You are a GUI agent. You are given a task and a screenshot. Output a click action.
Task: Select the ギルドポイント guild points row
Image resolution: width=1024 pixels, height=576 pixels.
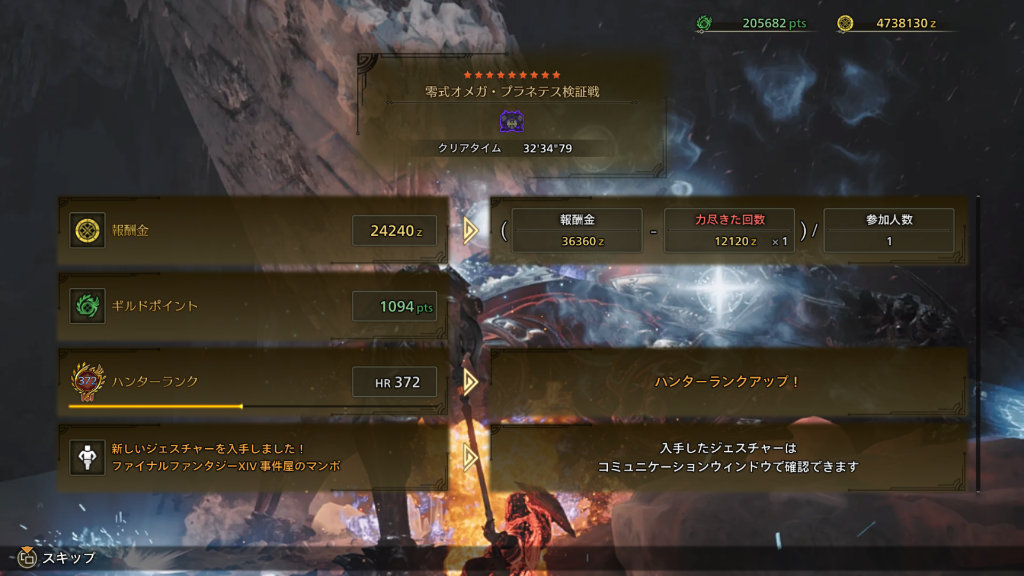click(252, 306)
